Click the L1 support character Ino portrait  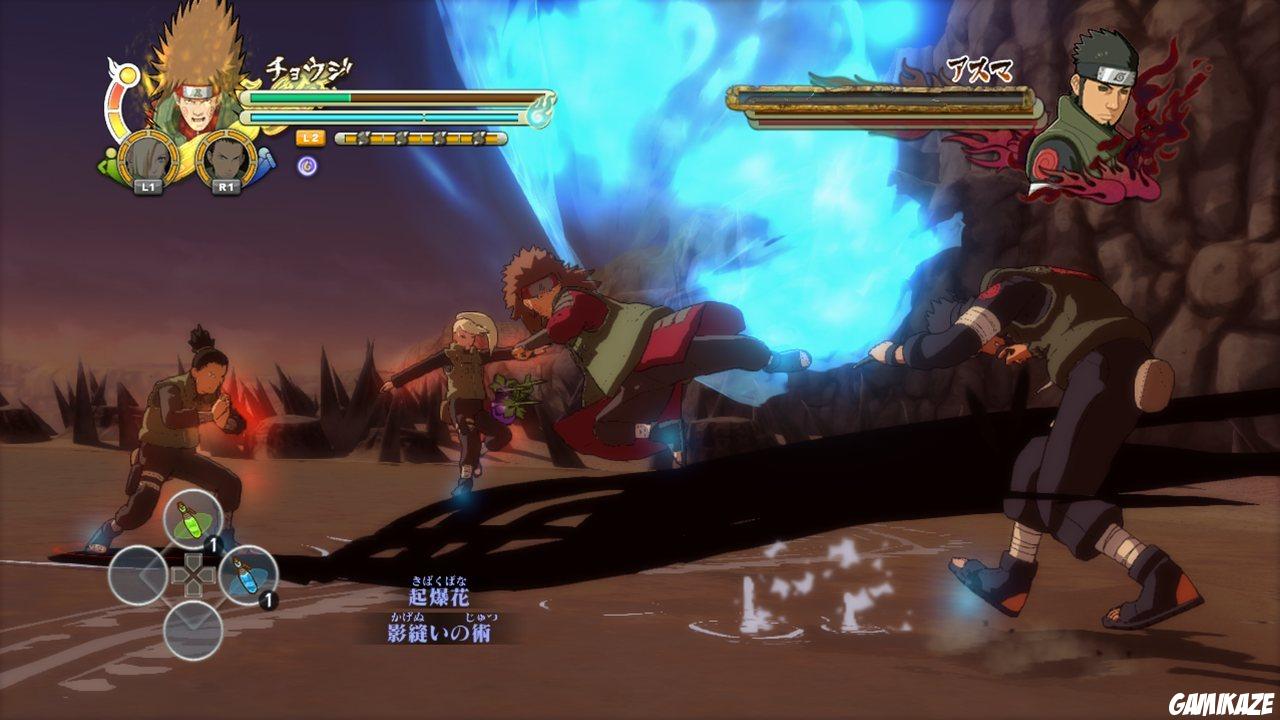pyautogui.click(x=149, y=159)
